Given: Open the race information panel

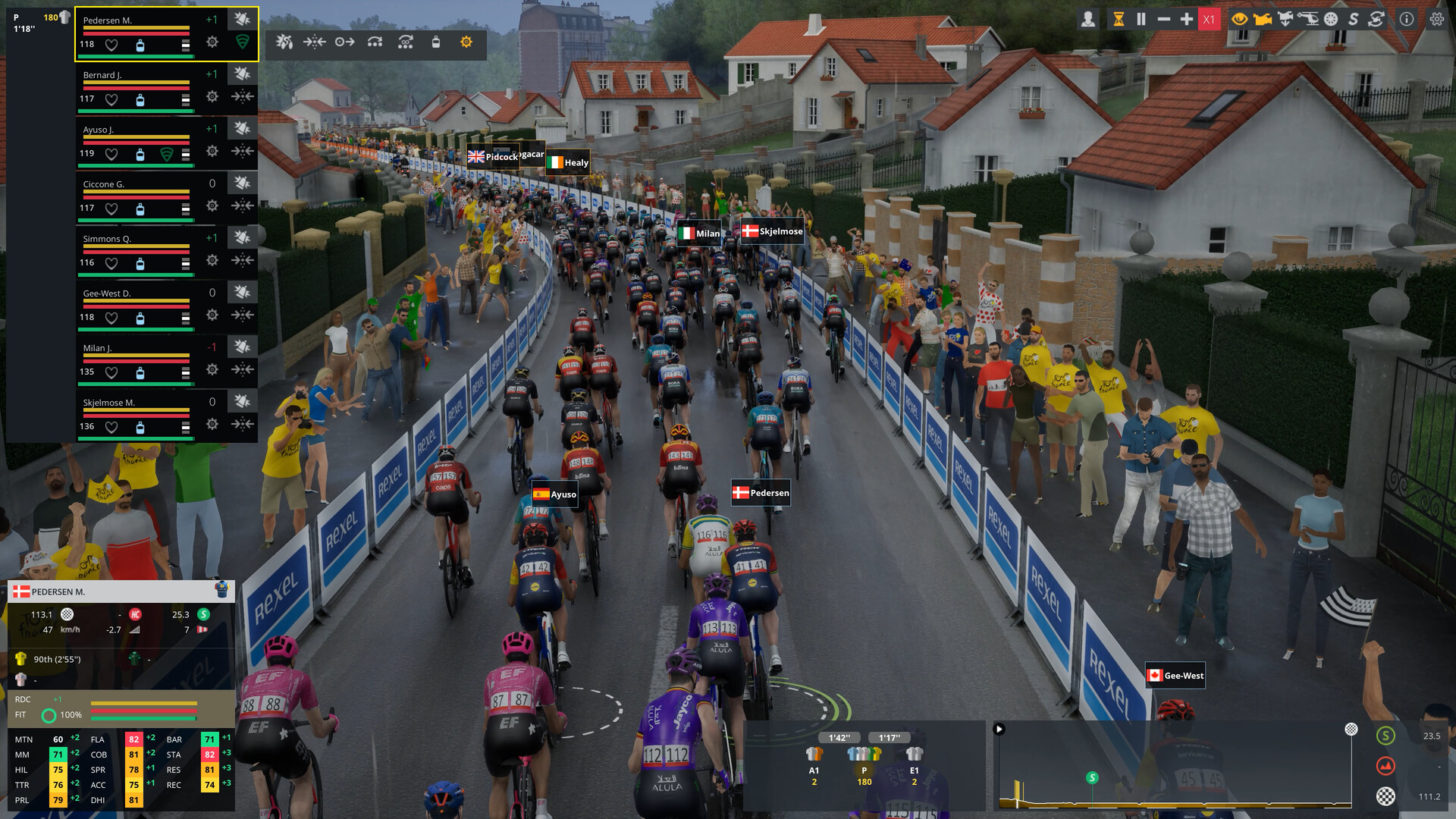Looking at the screenshot, I should pyautogui.click(x=1406, y=19).
